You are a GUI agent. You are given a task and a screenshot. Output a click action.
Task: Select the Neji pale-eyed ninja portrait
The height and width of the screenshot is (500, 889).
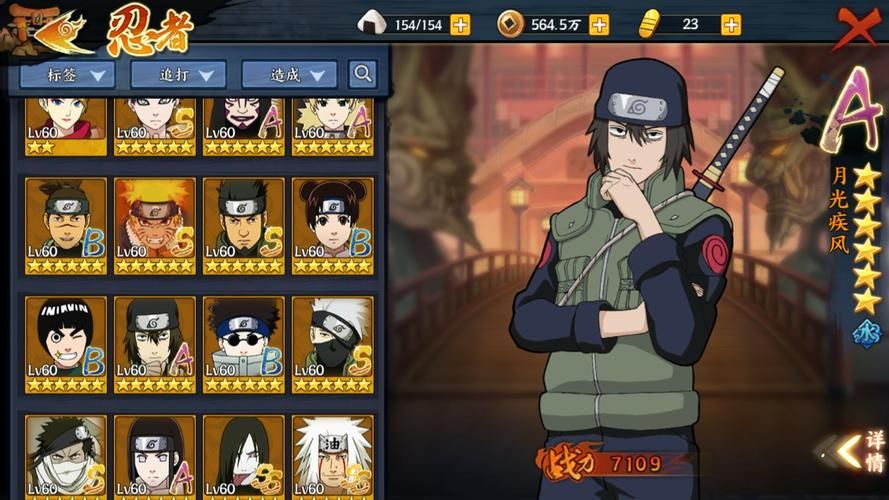(155, 457)
